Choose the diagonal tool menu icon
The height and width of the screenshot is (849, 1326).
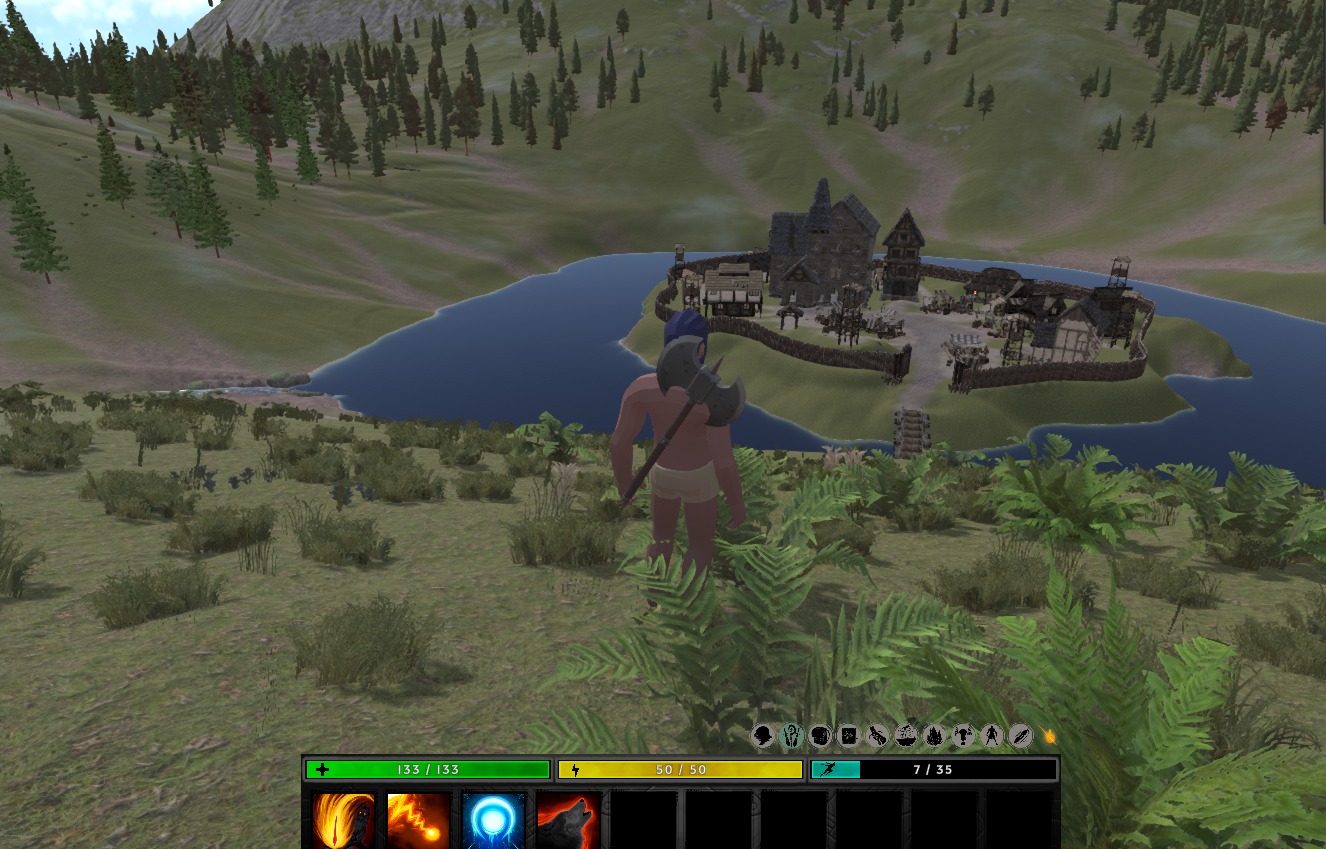click(877, 736)
